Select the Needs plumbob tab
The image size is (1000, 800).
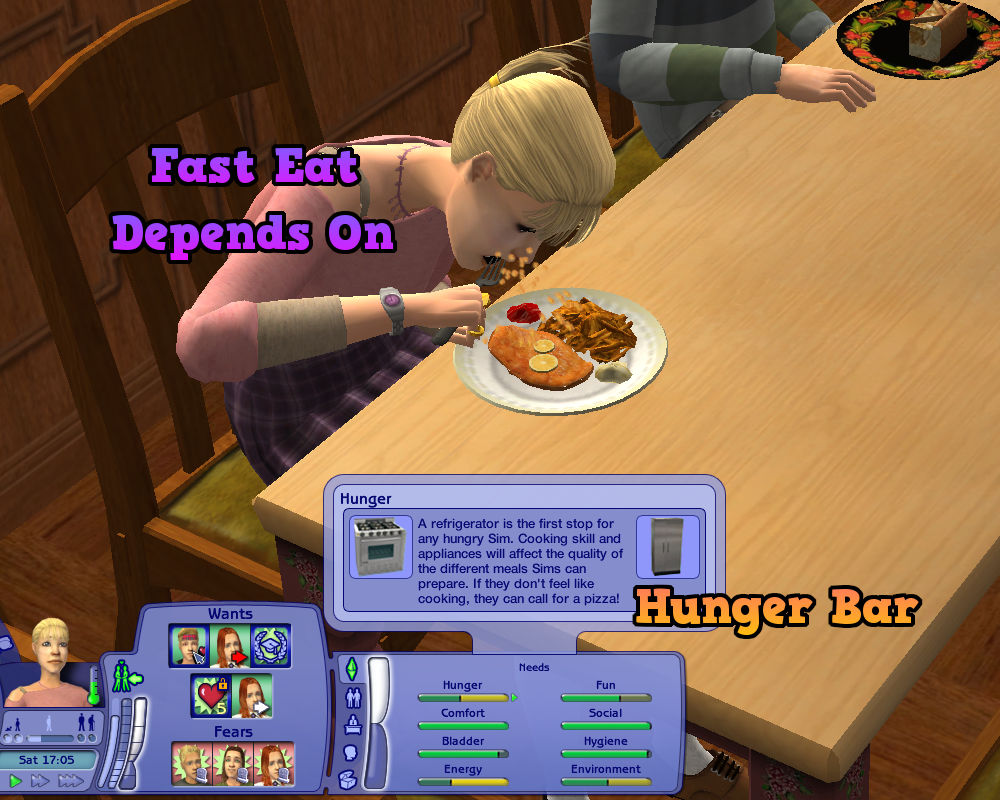point(351,669)
